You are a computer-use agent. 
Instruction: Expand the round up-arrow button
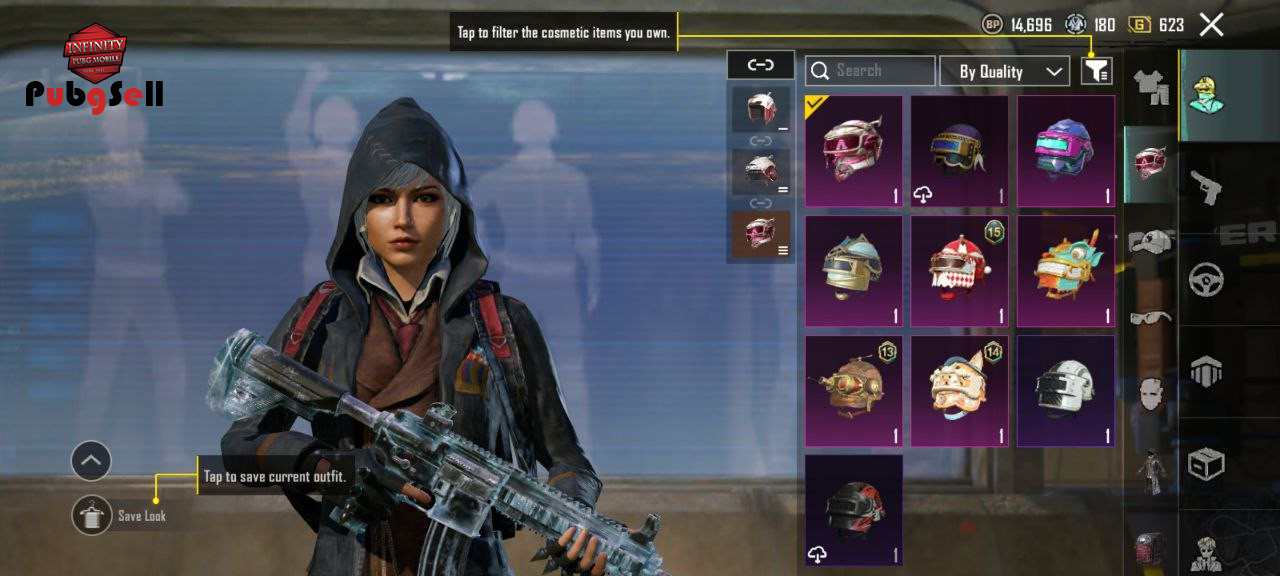[x=91, y=461]
